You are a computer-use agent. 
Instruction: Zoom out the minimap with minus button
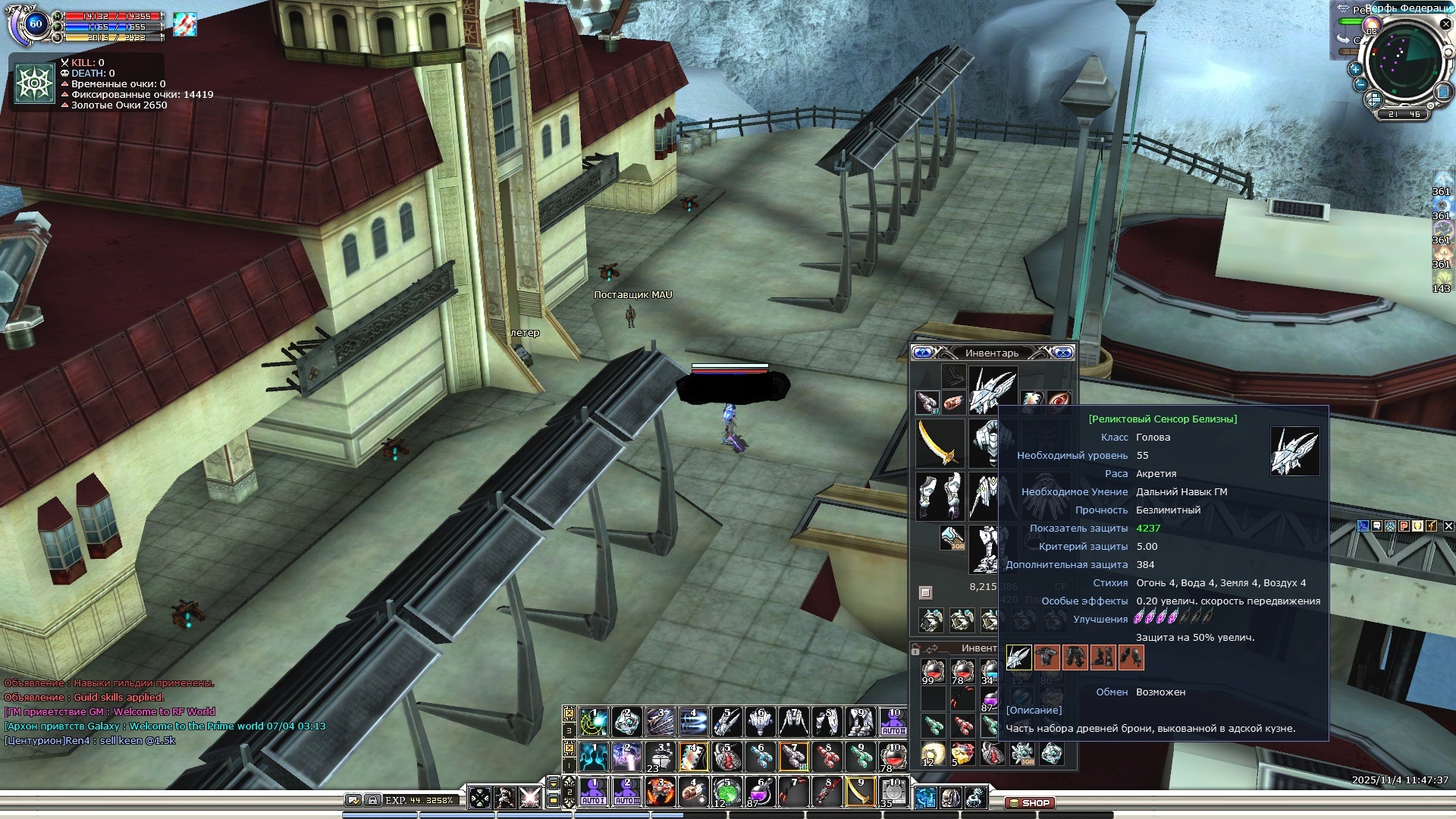1360,85
